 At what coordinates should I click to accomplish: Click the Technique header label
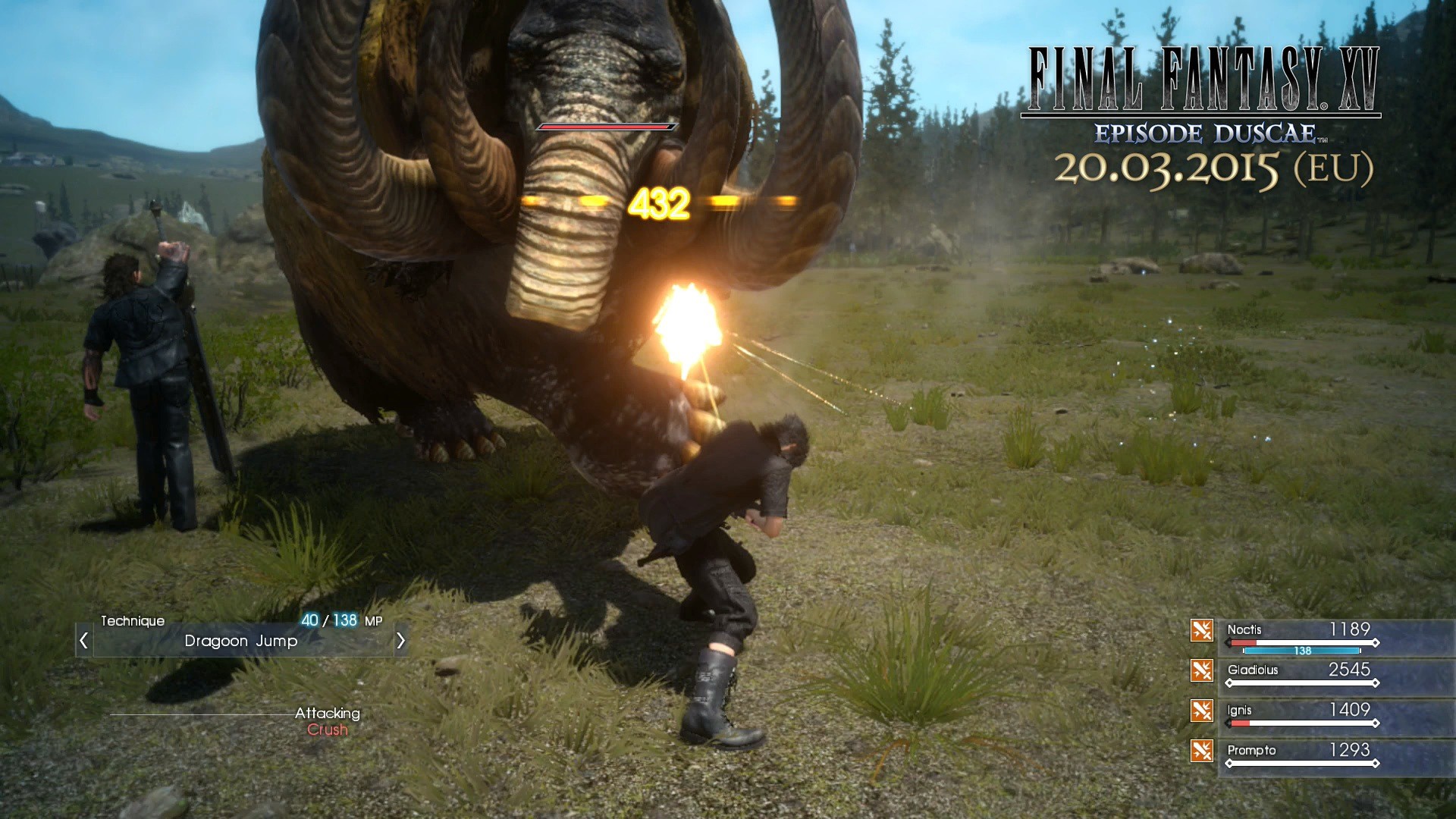133,620
